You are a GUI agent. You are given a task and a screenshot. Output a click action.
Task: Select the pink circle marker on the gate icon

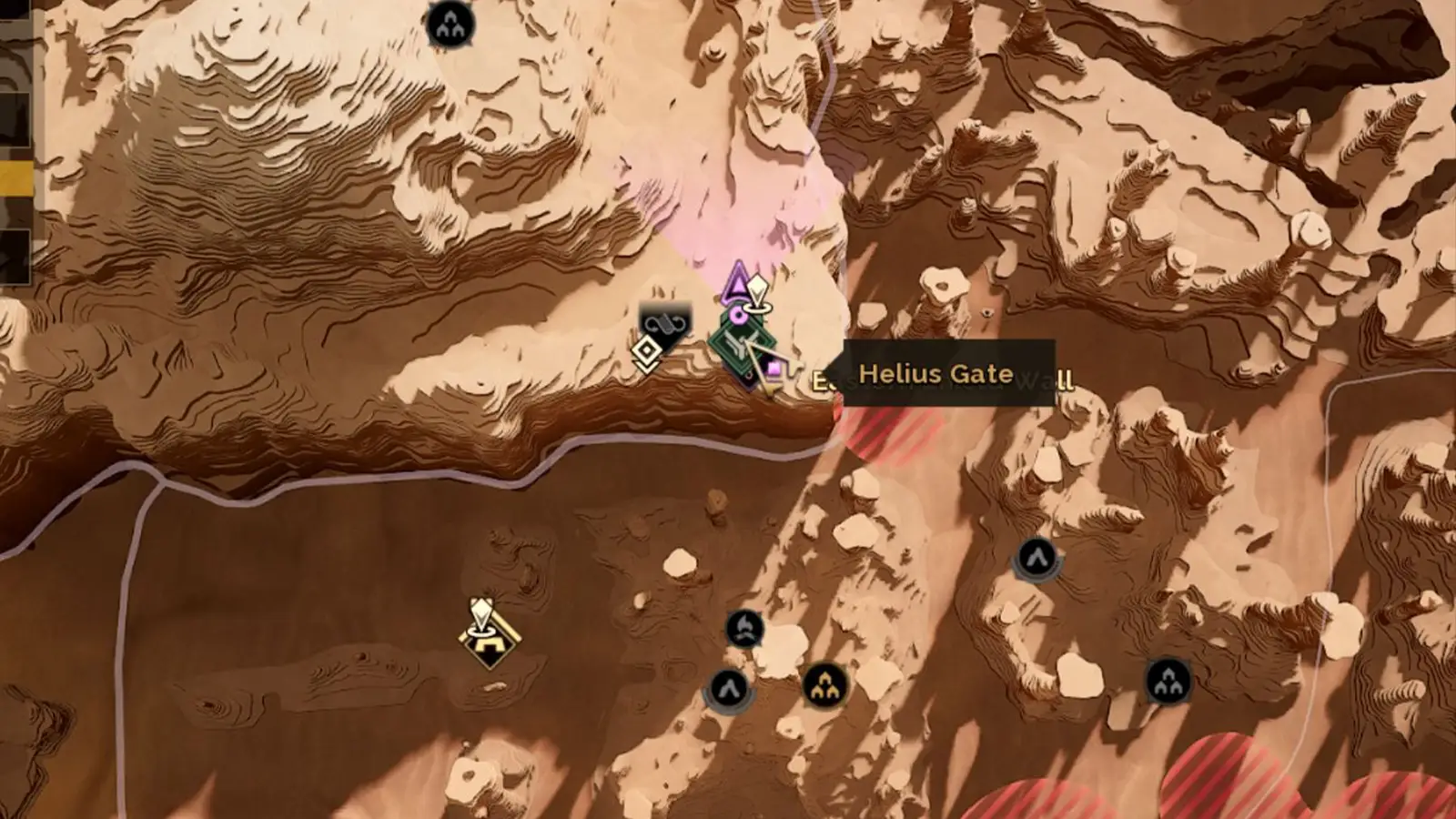click(x=737, y=315)
